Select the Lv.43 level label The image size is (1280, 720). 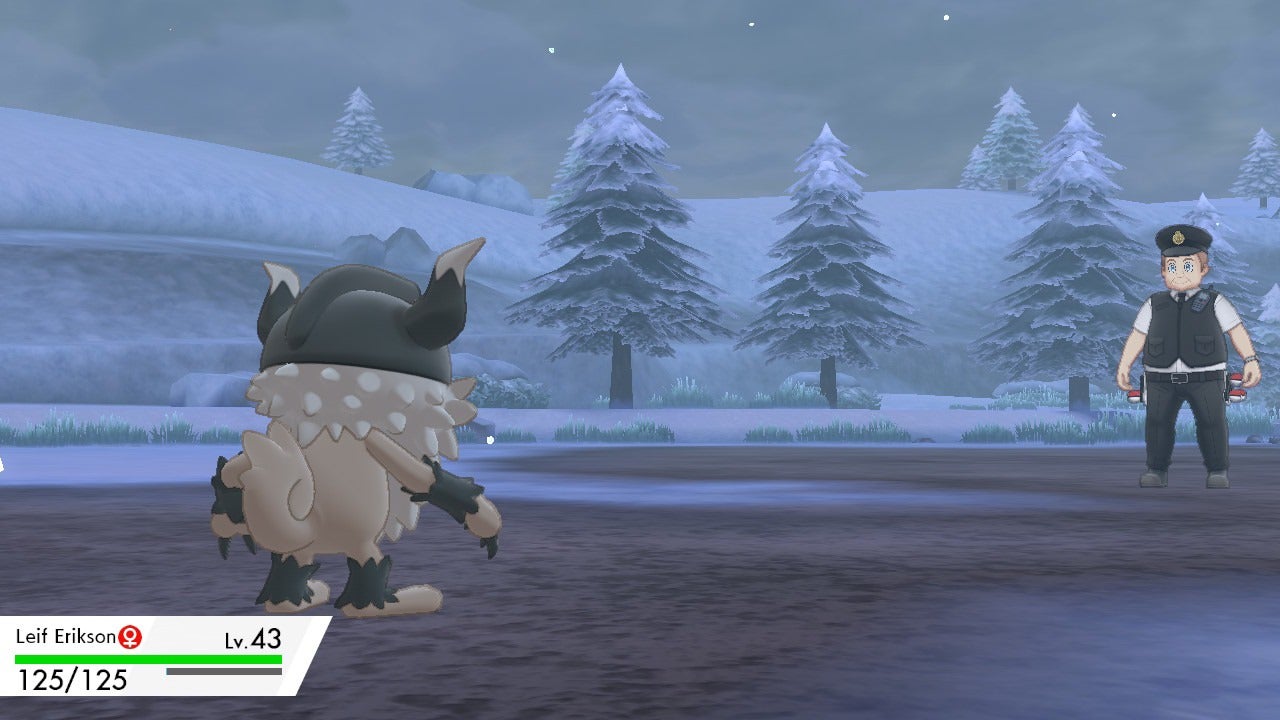252,637
